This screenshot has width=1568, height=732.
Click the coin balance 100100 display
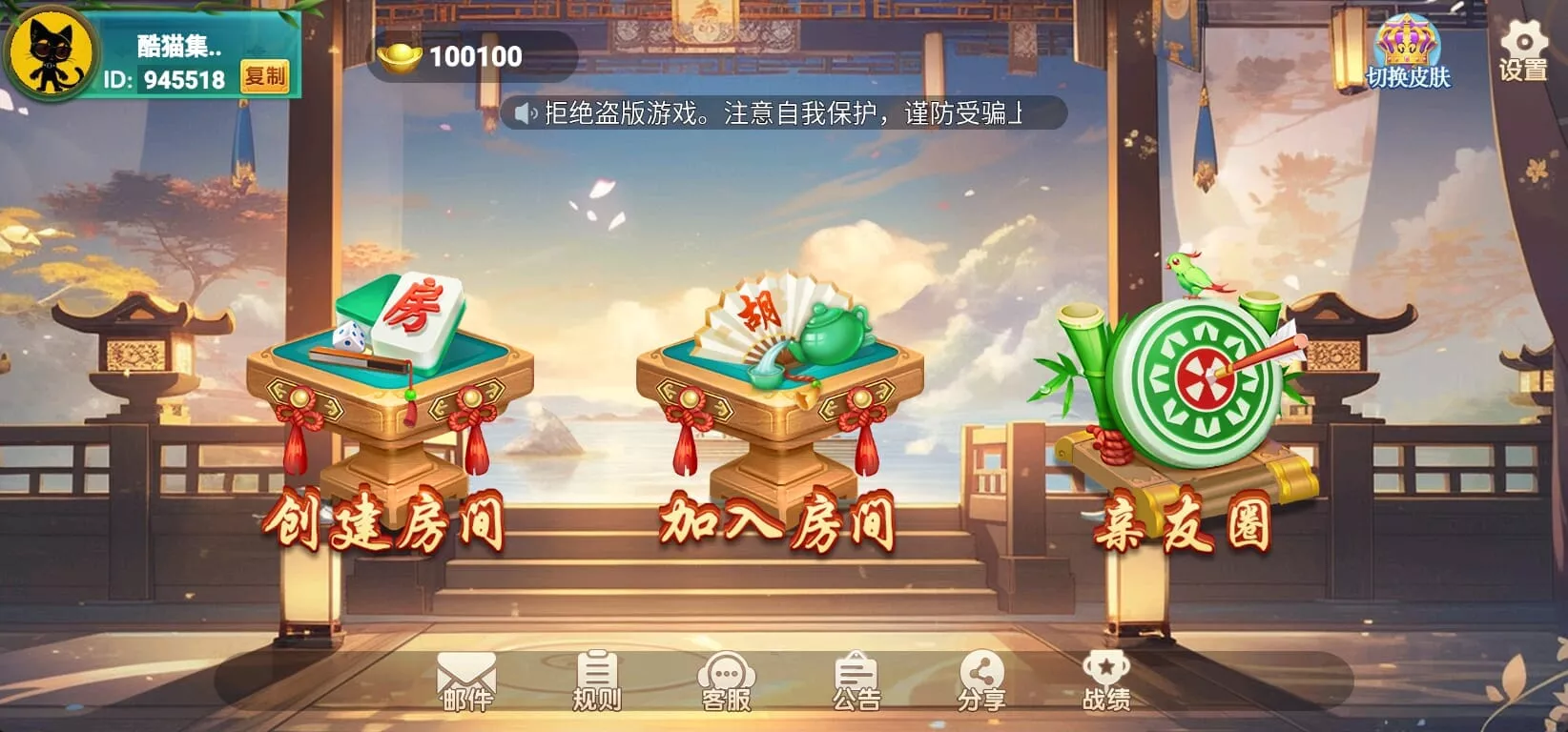click(x=472, y=55)
